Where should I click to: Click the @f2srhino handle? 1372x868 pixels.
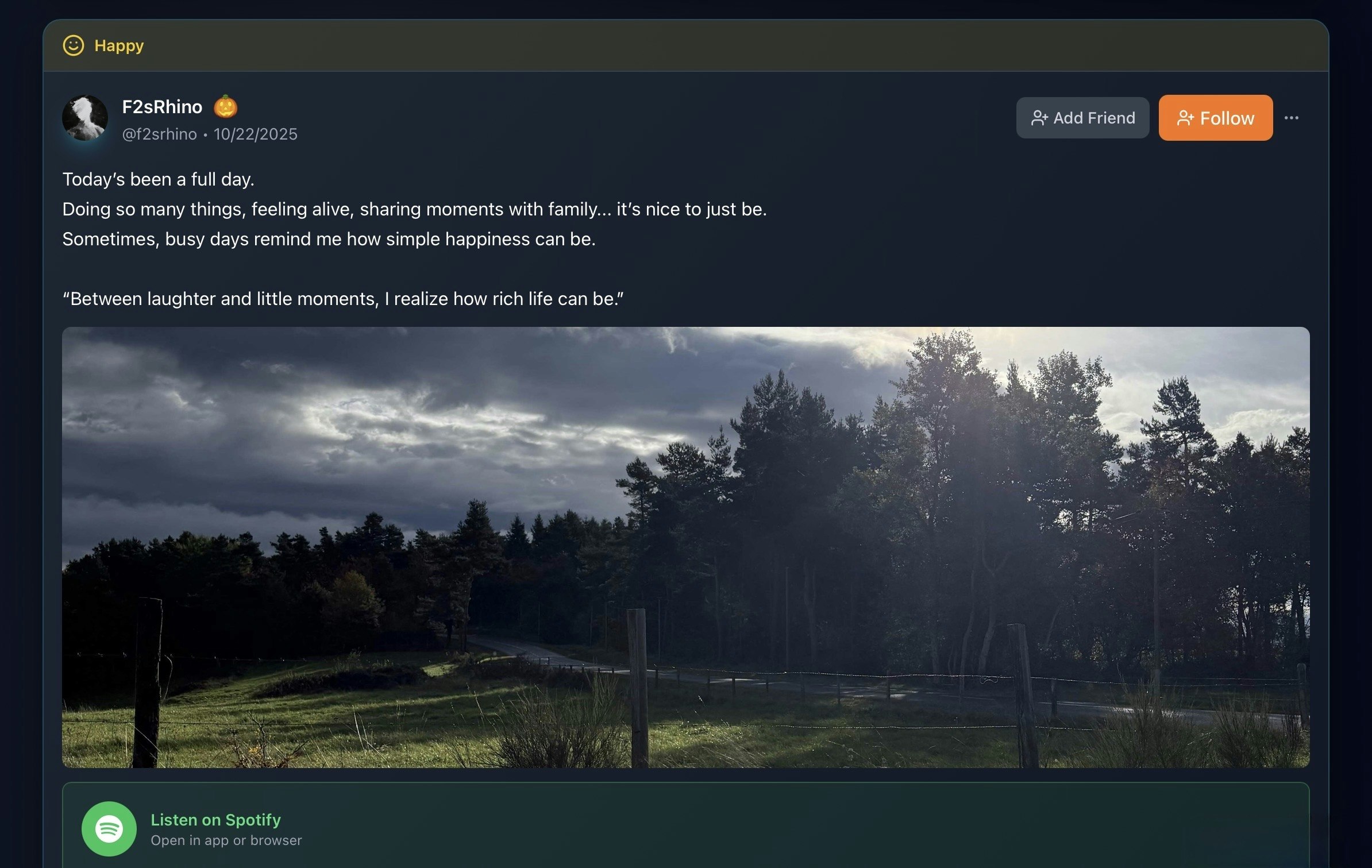(159, 133)
